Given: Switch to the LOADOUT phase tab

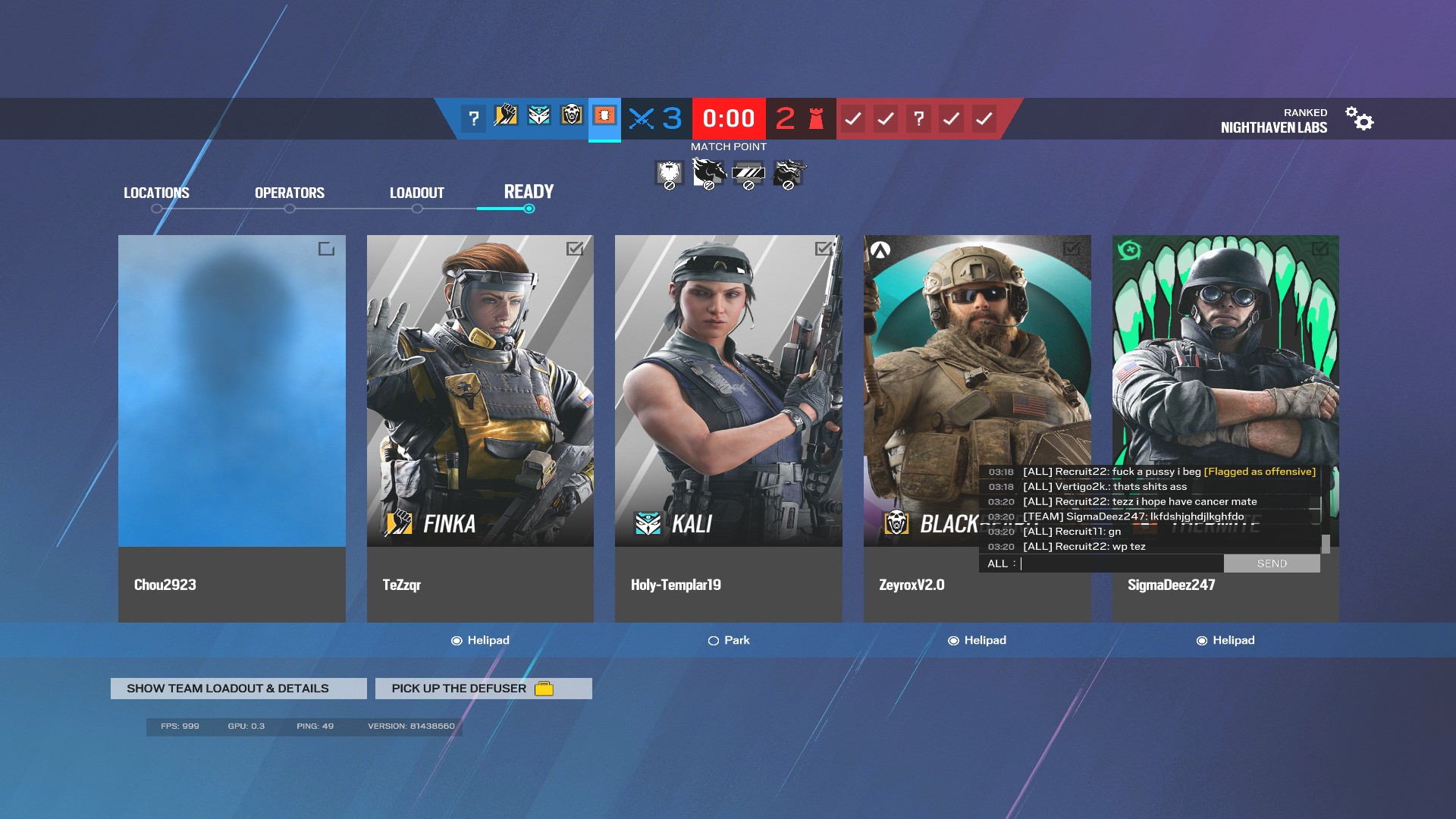Looking at the screenshot, I should [416, 193].
